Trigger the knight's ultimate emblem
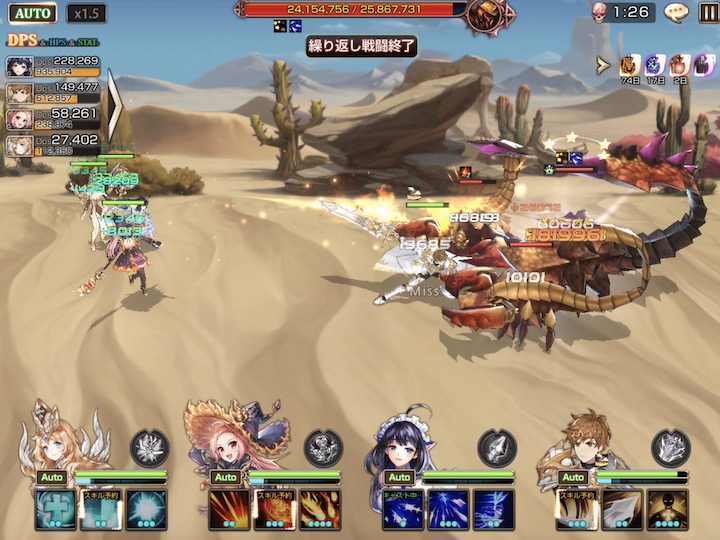 pos(671,448)
